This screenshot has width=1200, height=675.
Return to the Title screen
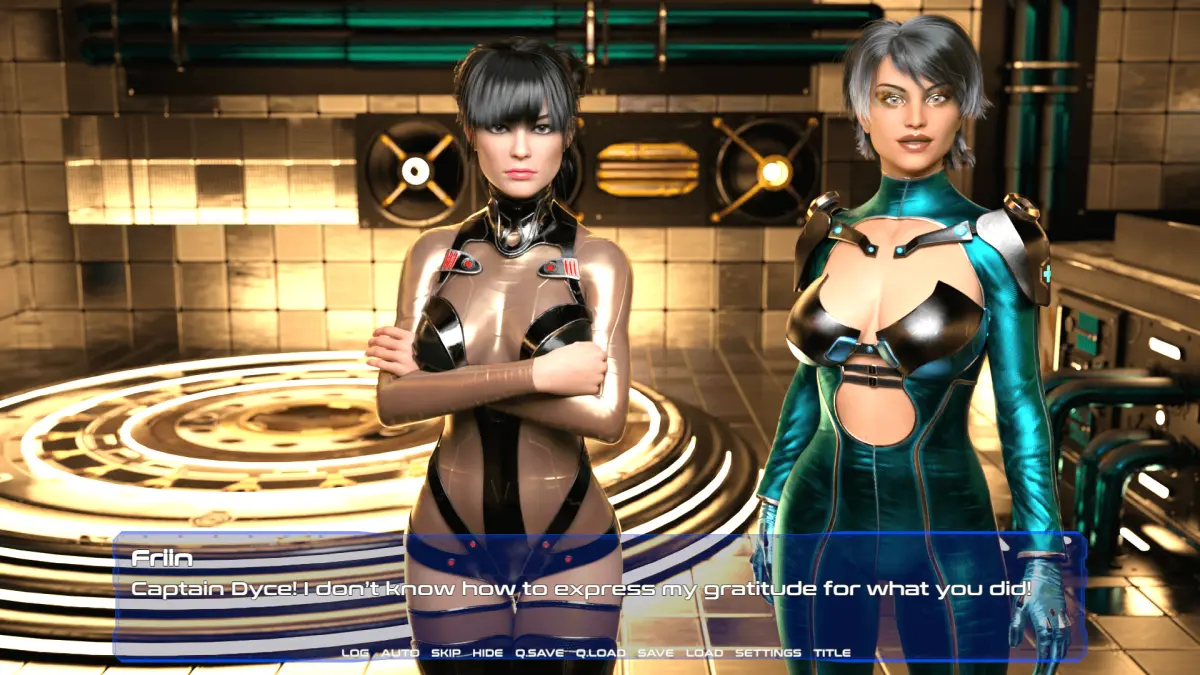click(831, 653)
